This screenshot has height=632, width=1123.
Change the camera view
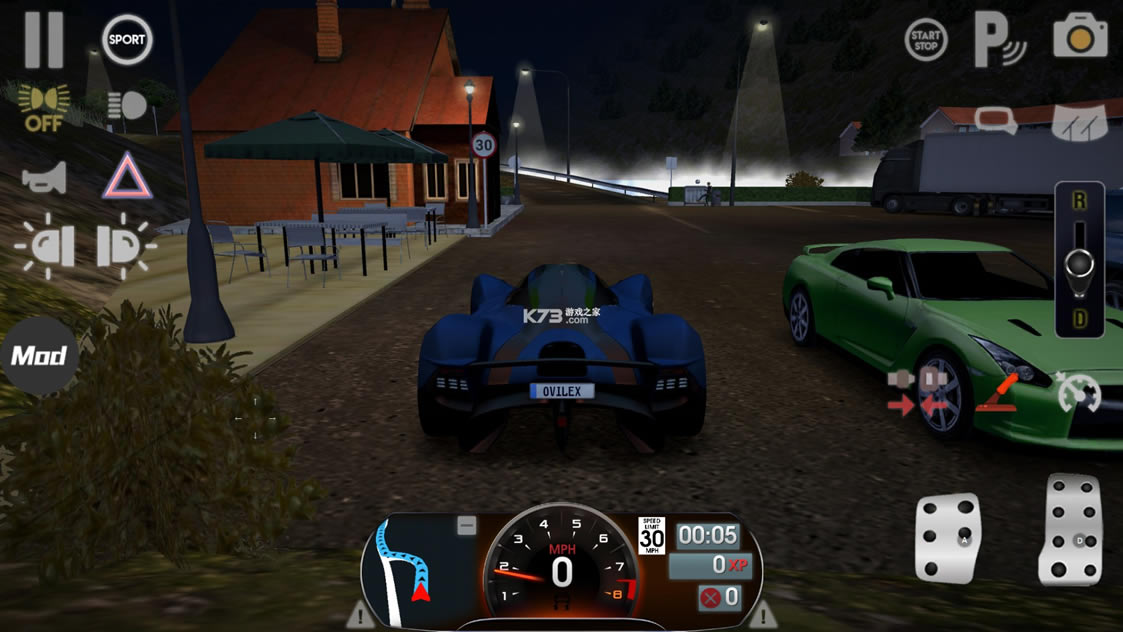(x=1080, y=37)
